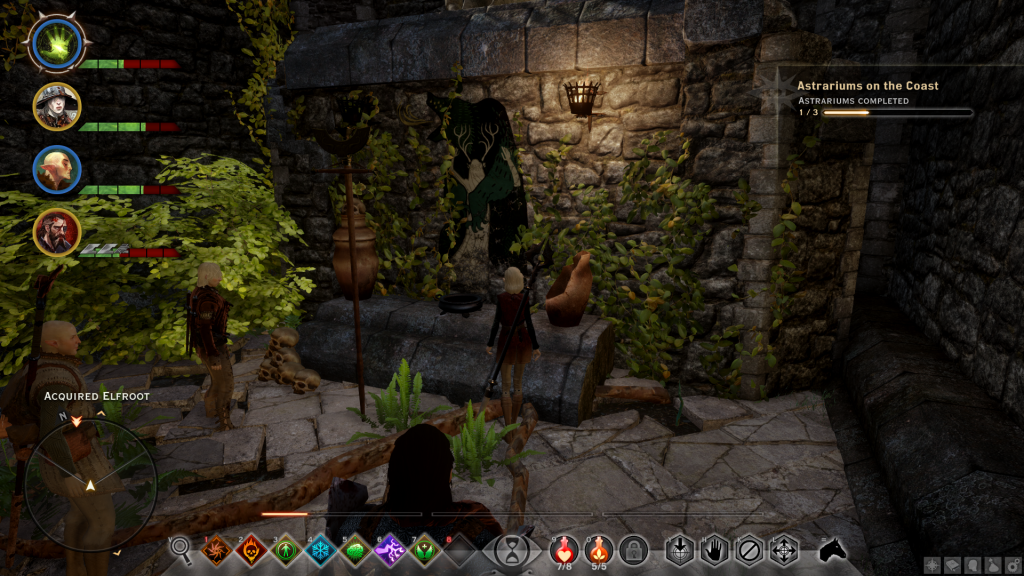Use the orange flask potion
This screenshot has width=1024, height=576.
(599, 548)
